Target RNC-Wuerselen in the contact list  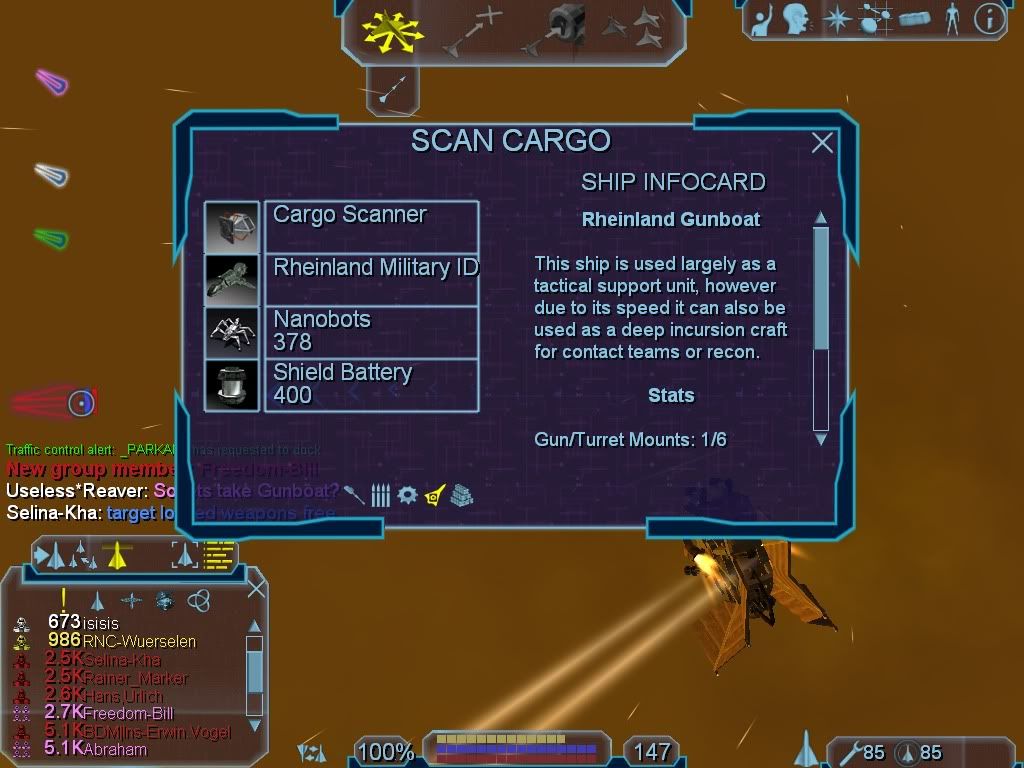[138, 641]
